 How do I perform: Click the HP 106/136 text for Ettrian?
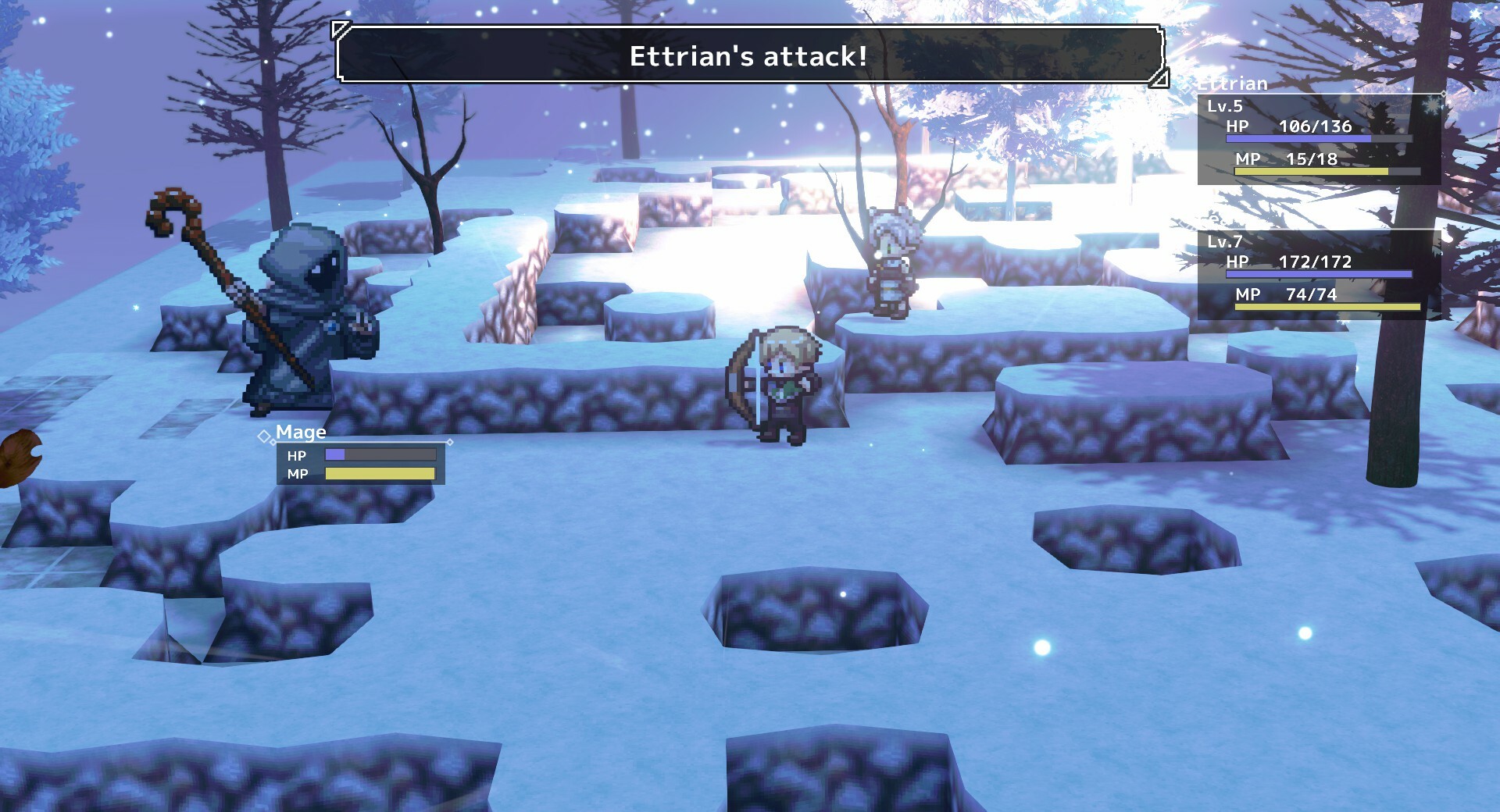(1316, 125)
